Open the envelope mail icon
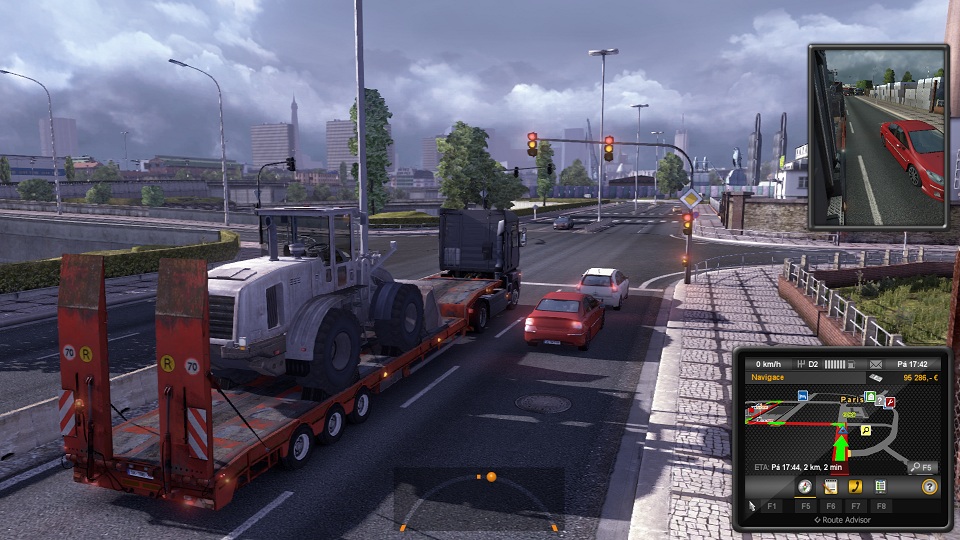960x540 pixels. coord(876,364)
